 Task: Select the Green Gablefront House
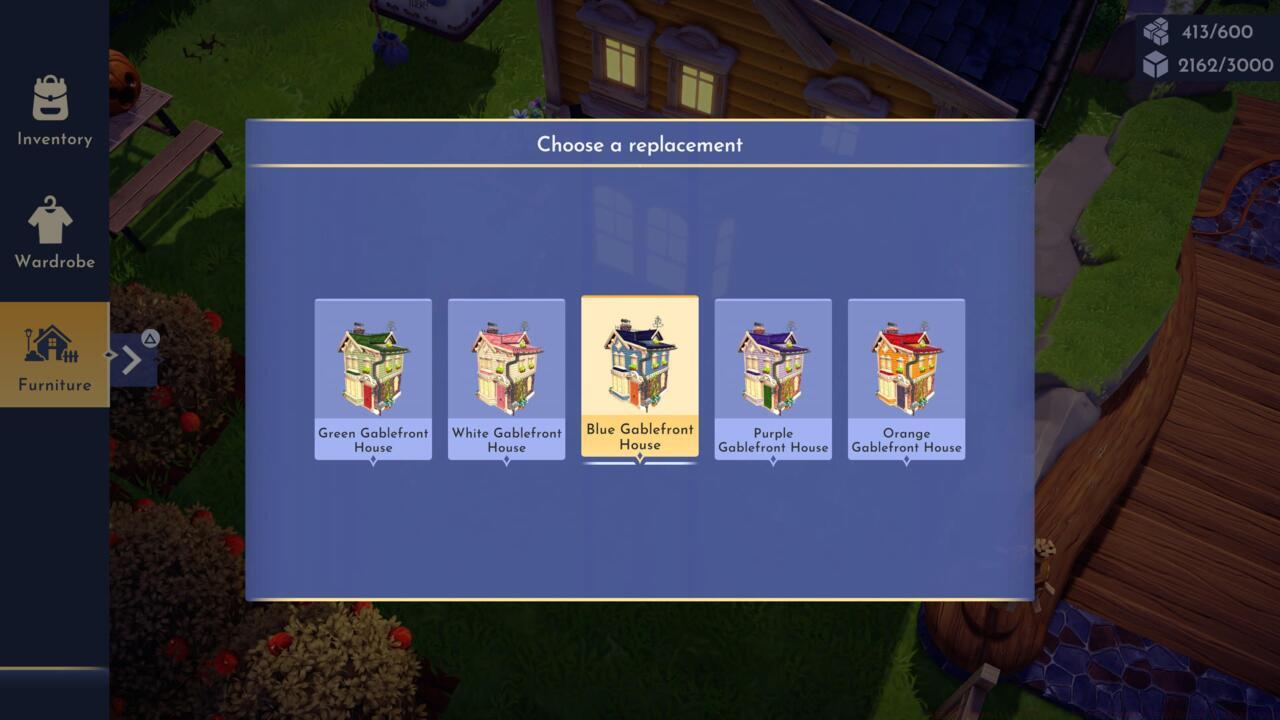pos(373,378)
